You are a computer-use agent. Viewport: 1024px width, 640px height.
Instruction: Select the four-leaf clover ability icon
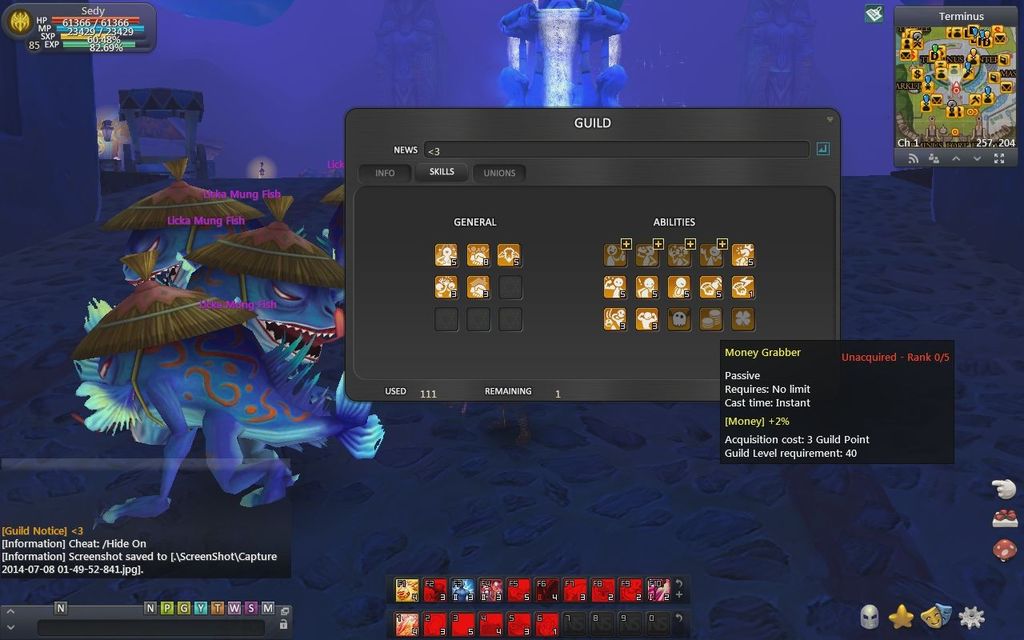pyautogui.click(x=742, y=319)
